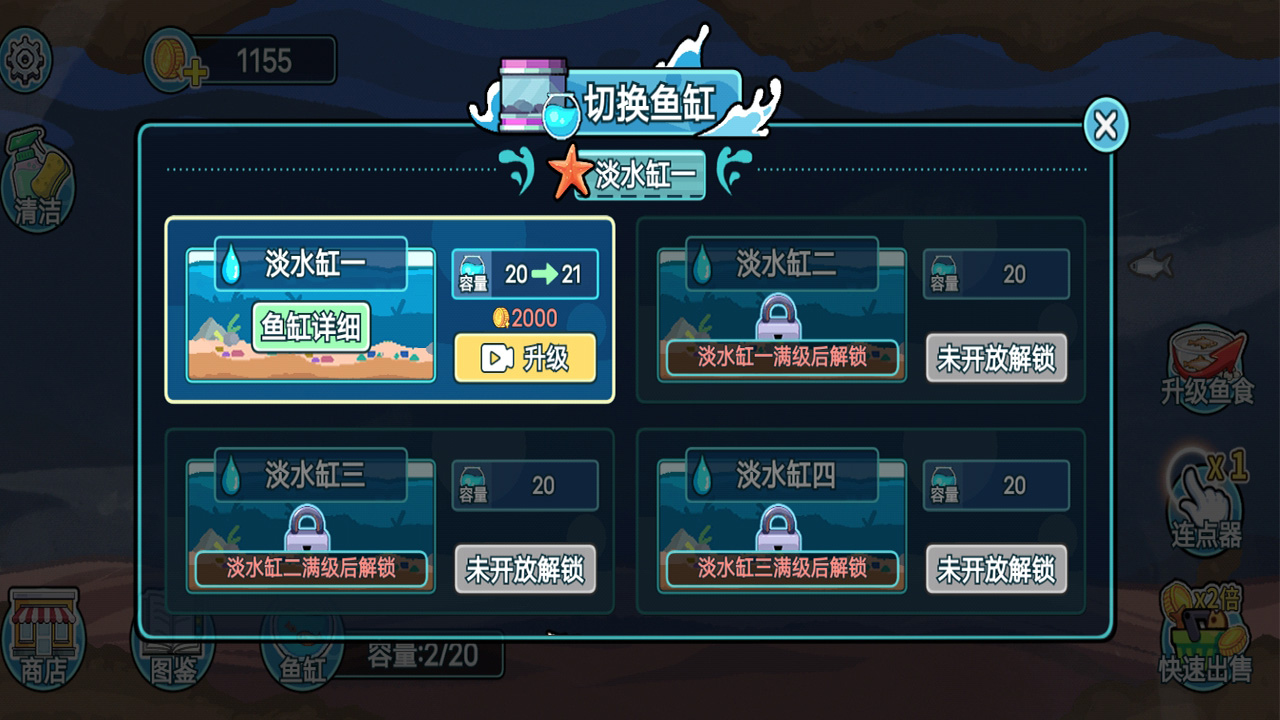Click 未开放解锁 on 淡水缸三
Viewport: 1280px width, 720px height.
524,570
